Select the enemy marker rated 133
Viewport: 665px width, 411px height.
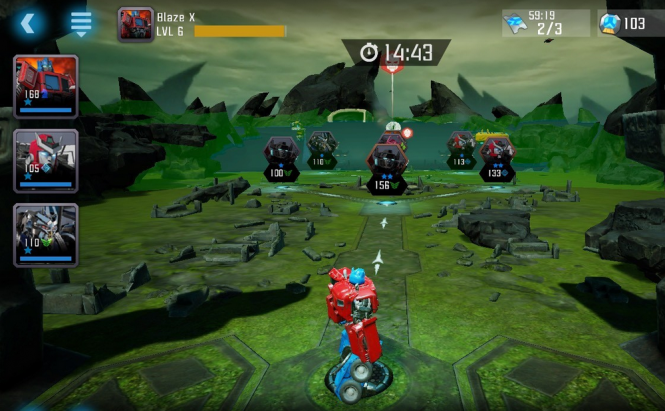pyautogui.click(x=497, y=155)
